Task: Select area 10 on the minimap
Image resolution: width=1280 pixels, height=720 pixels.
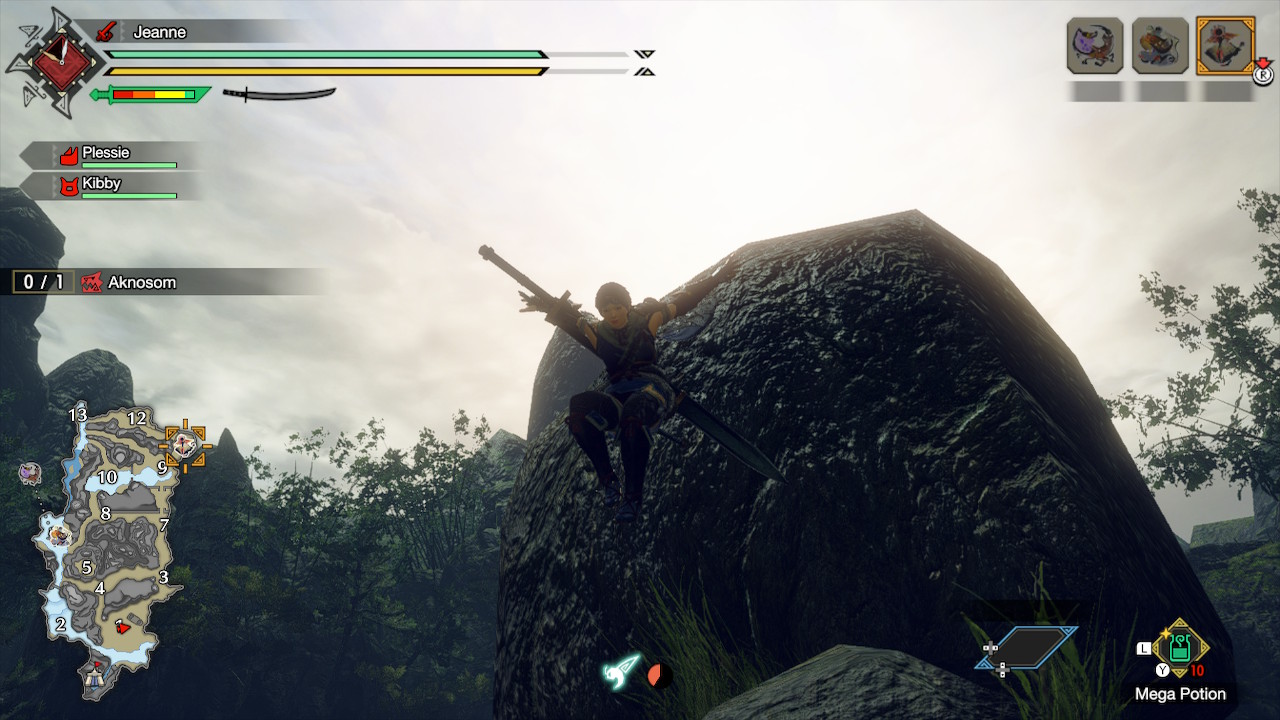Action: pos(107,478)
